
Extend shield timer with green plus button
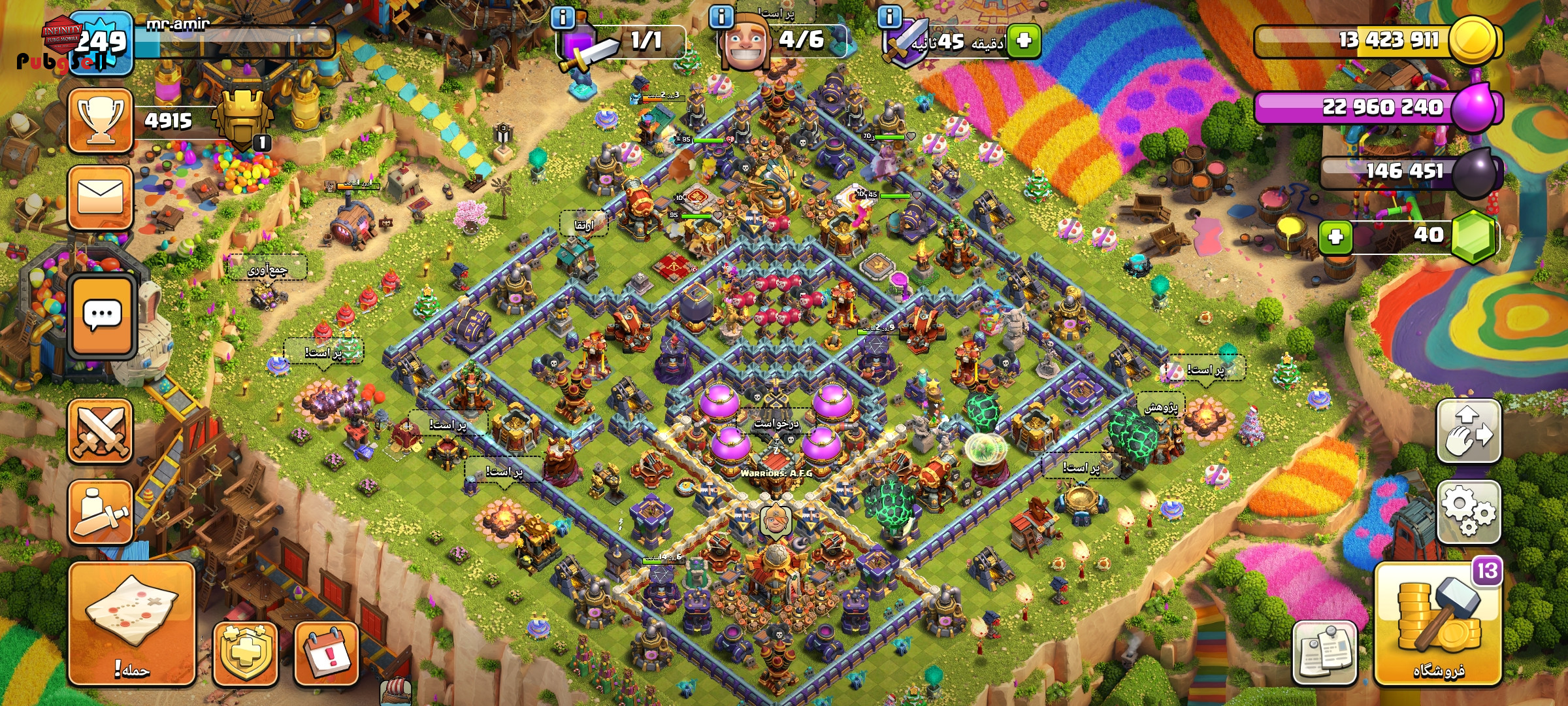[1024, 41]
